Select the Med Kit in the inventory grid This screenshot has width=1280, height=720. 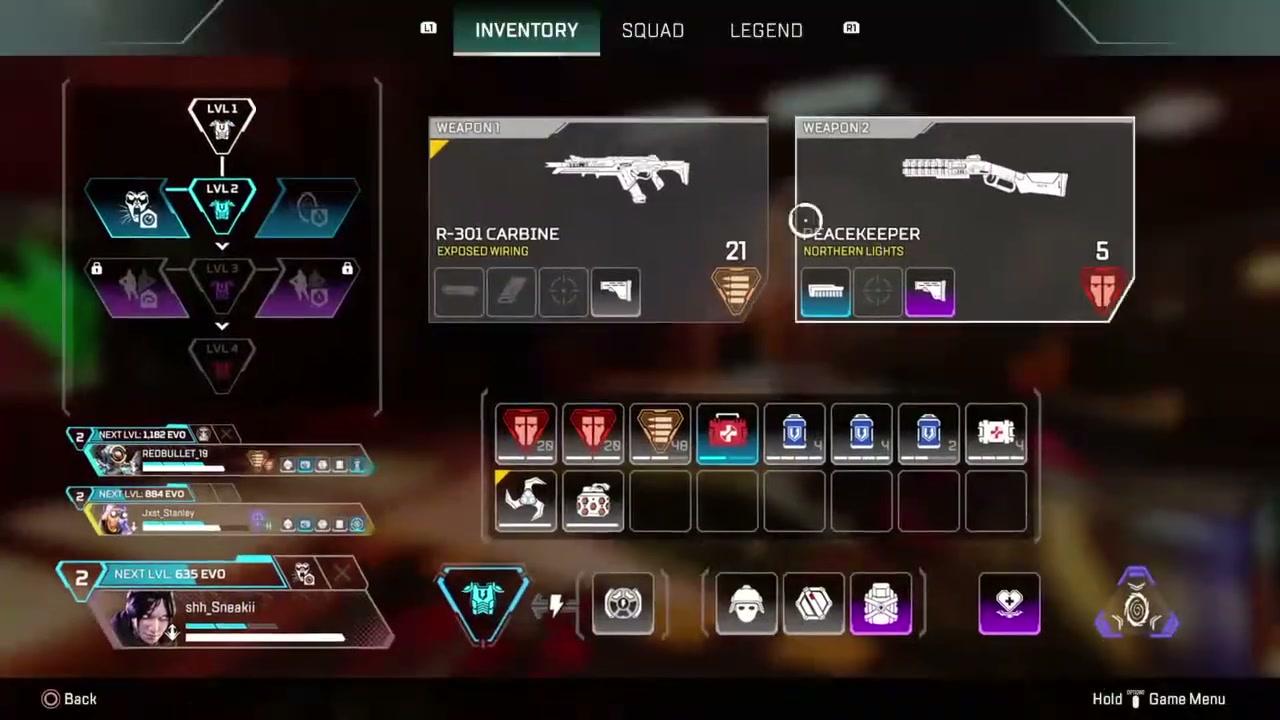727,433
